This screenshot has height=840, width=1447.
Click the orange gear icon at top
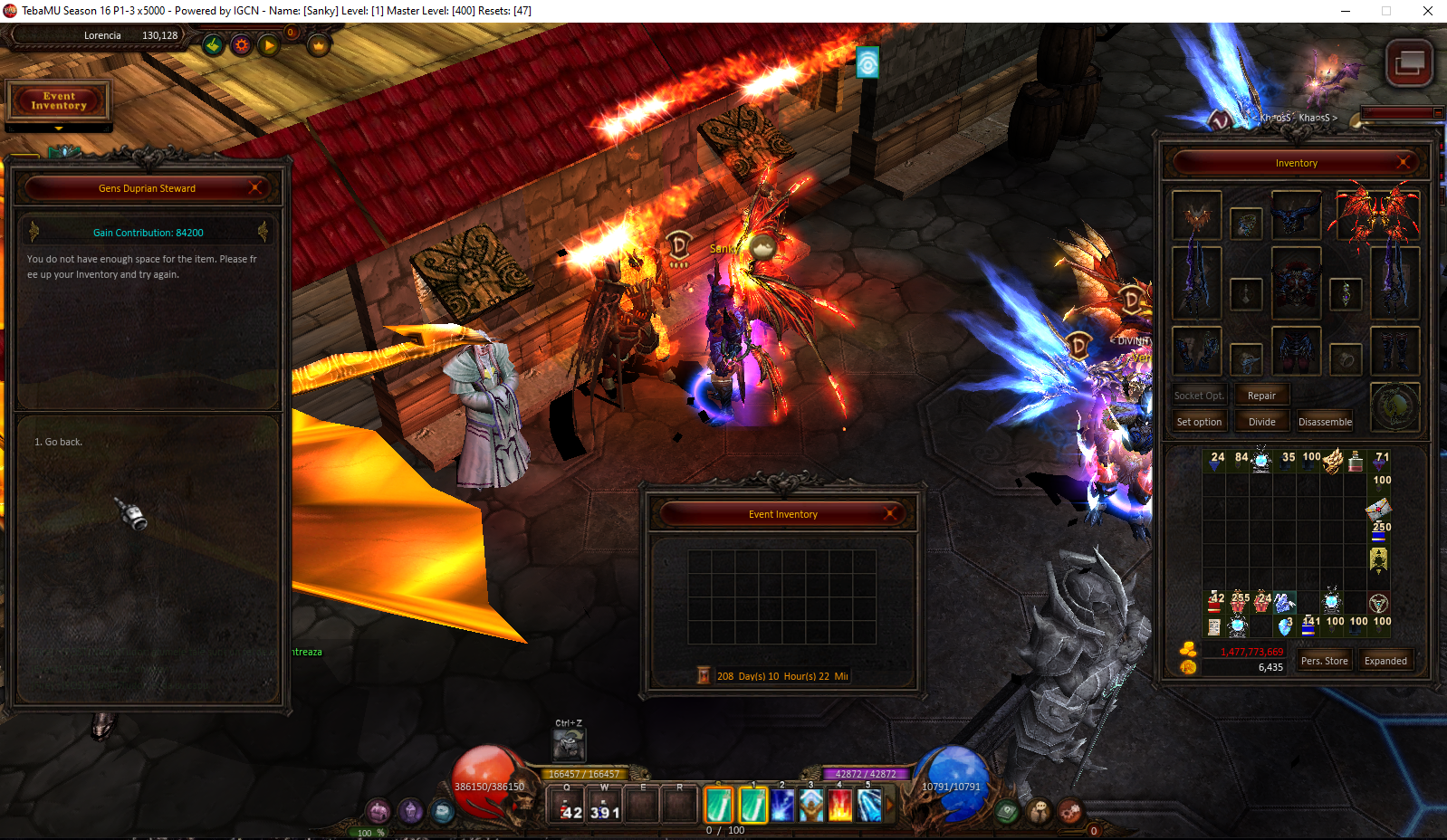241,44
